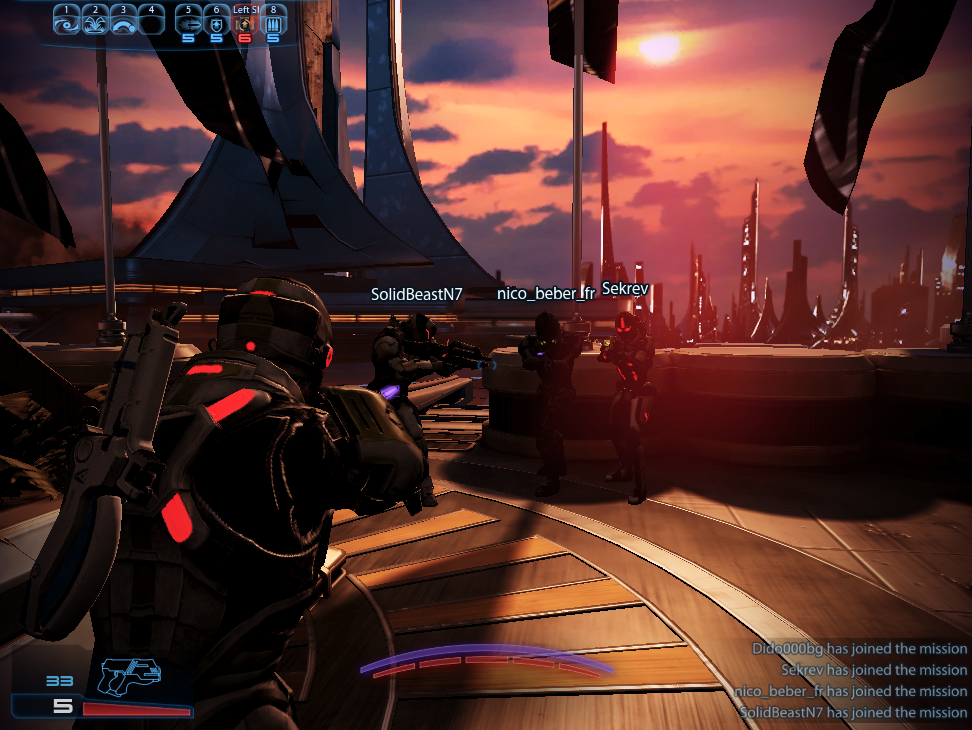Use the shield consumable in slot 6
This screenshot has width=972, height=730.
click(216, 22)
